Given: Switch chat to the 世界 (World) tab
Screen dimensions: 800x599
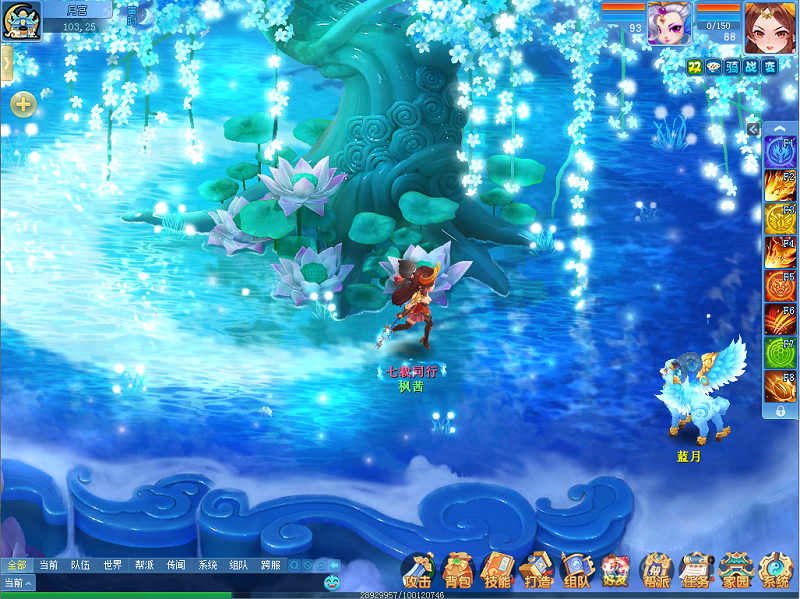Looking at the screenshot, I should (112, 565).
